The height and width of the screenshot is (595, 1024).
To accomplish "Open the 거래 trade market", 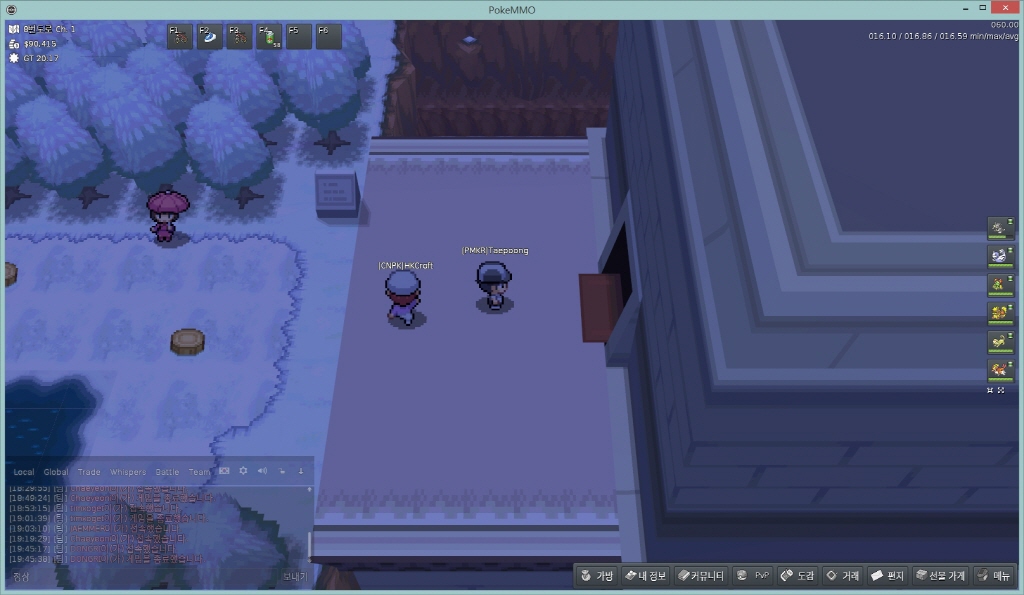I will click(842, 576).
